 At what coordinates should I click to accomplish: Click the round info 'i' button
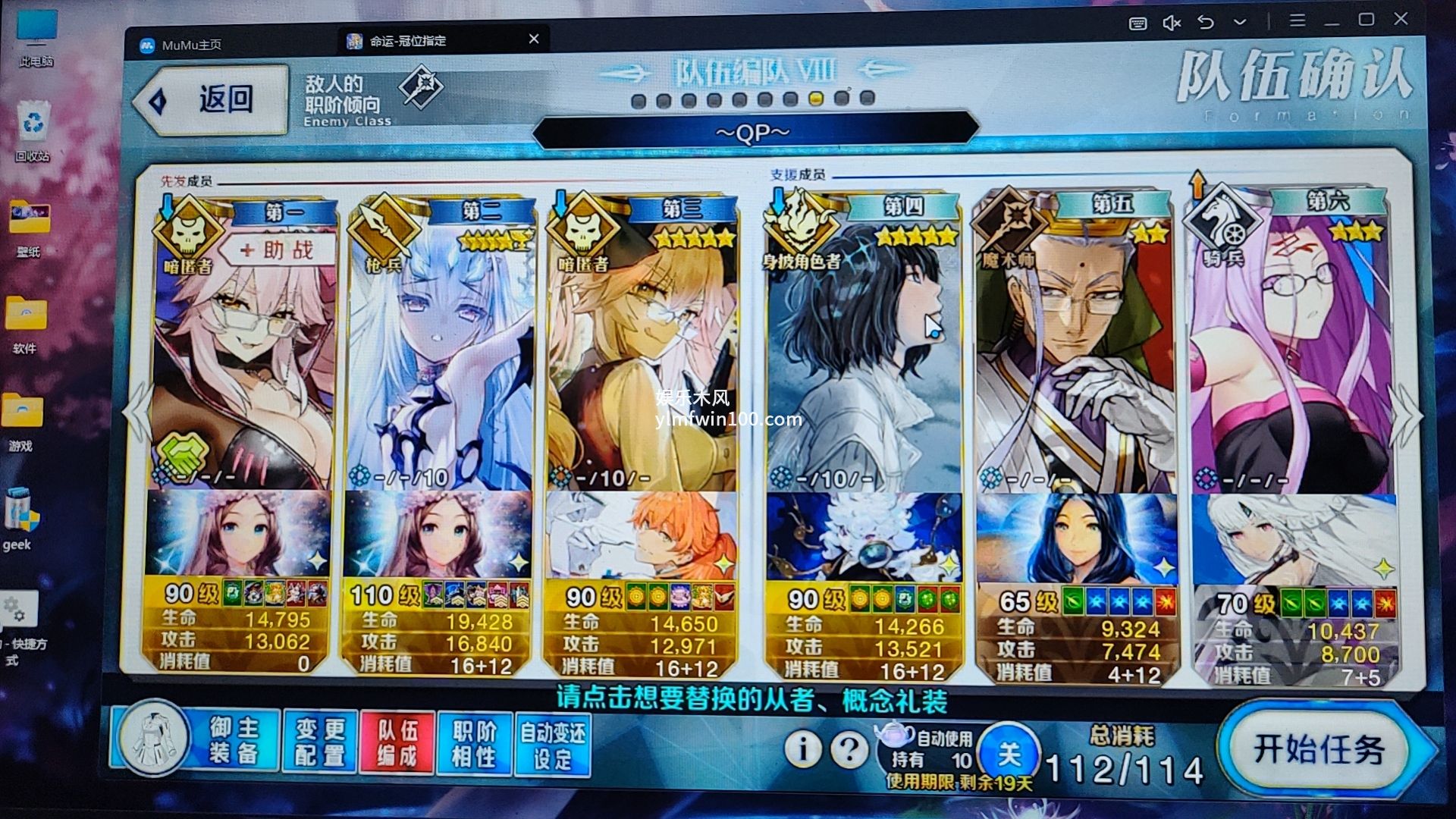click(x=802, y=749)
